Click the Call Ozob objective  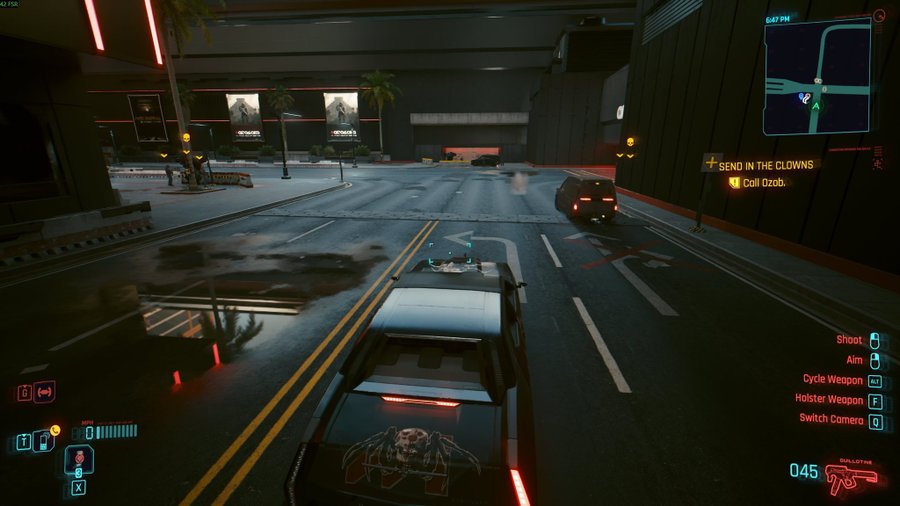point(765,182)
